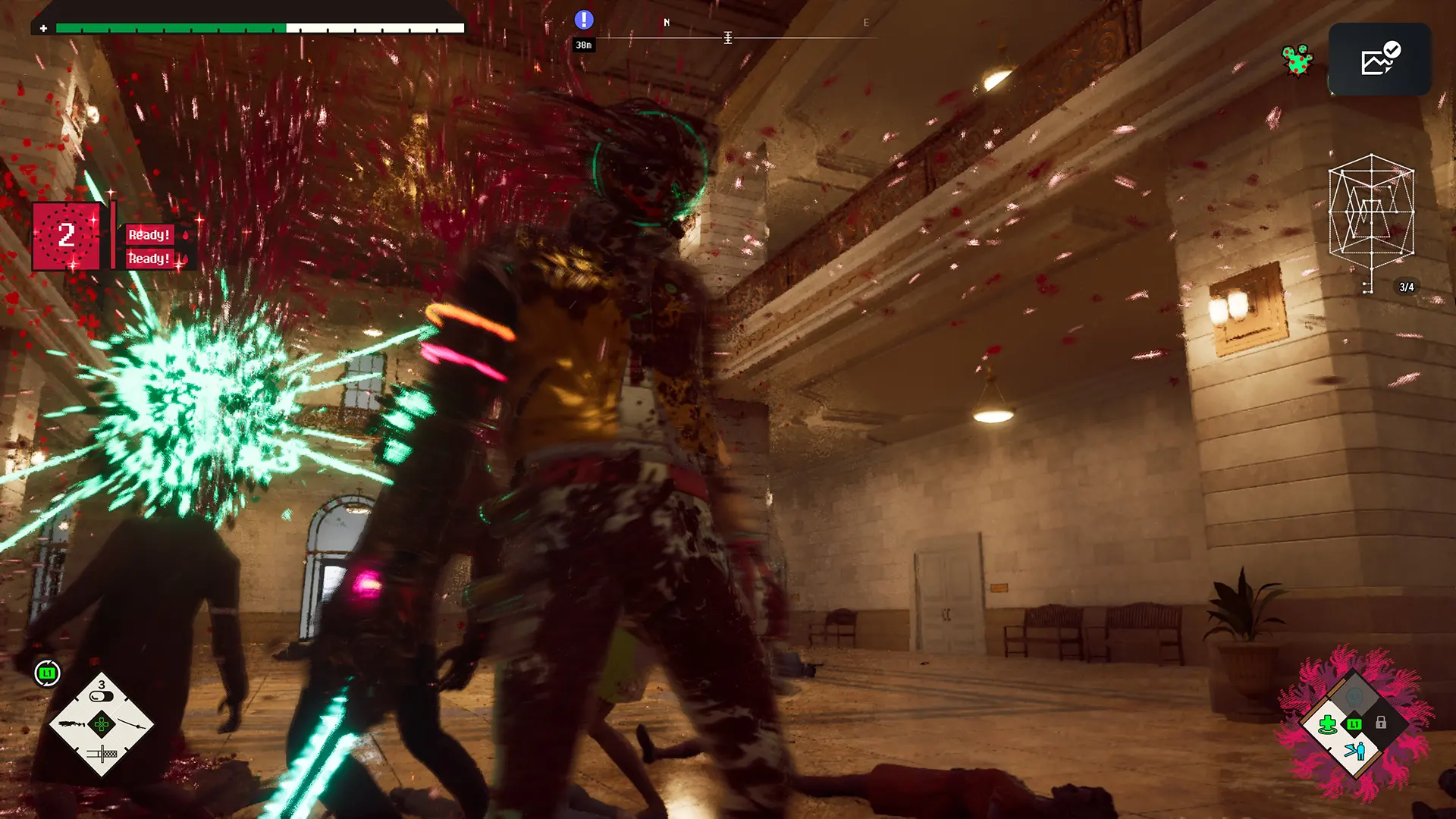Select the green spiky creature status icon

coord(1297,61)
